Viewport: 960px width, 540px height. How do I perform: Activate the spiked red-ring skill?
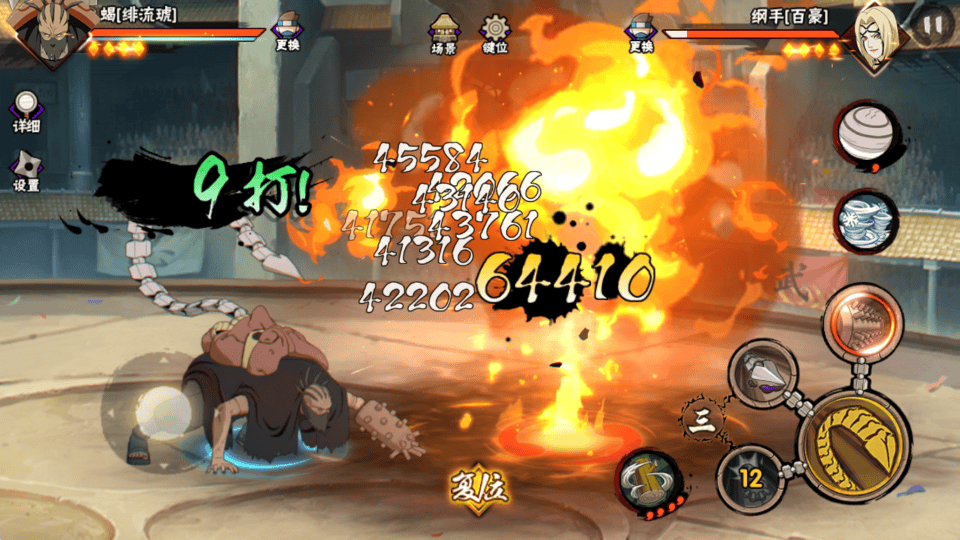pos(862,321)
